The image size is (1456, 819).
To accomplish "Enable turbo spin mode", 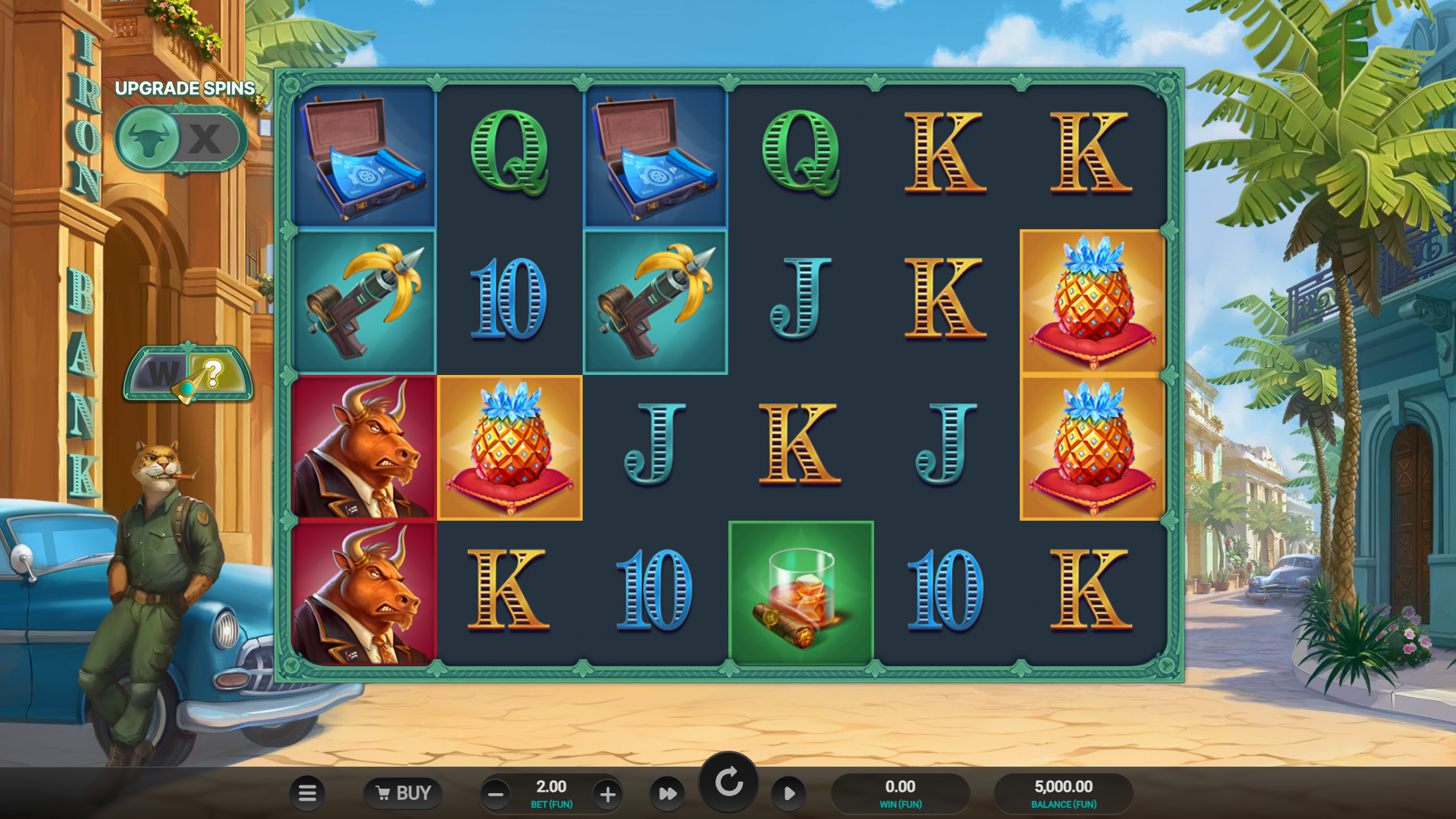I will pyautogui.click(x=667, y=793).
